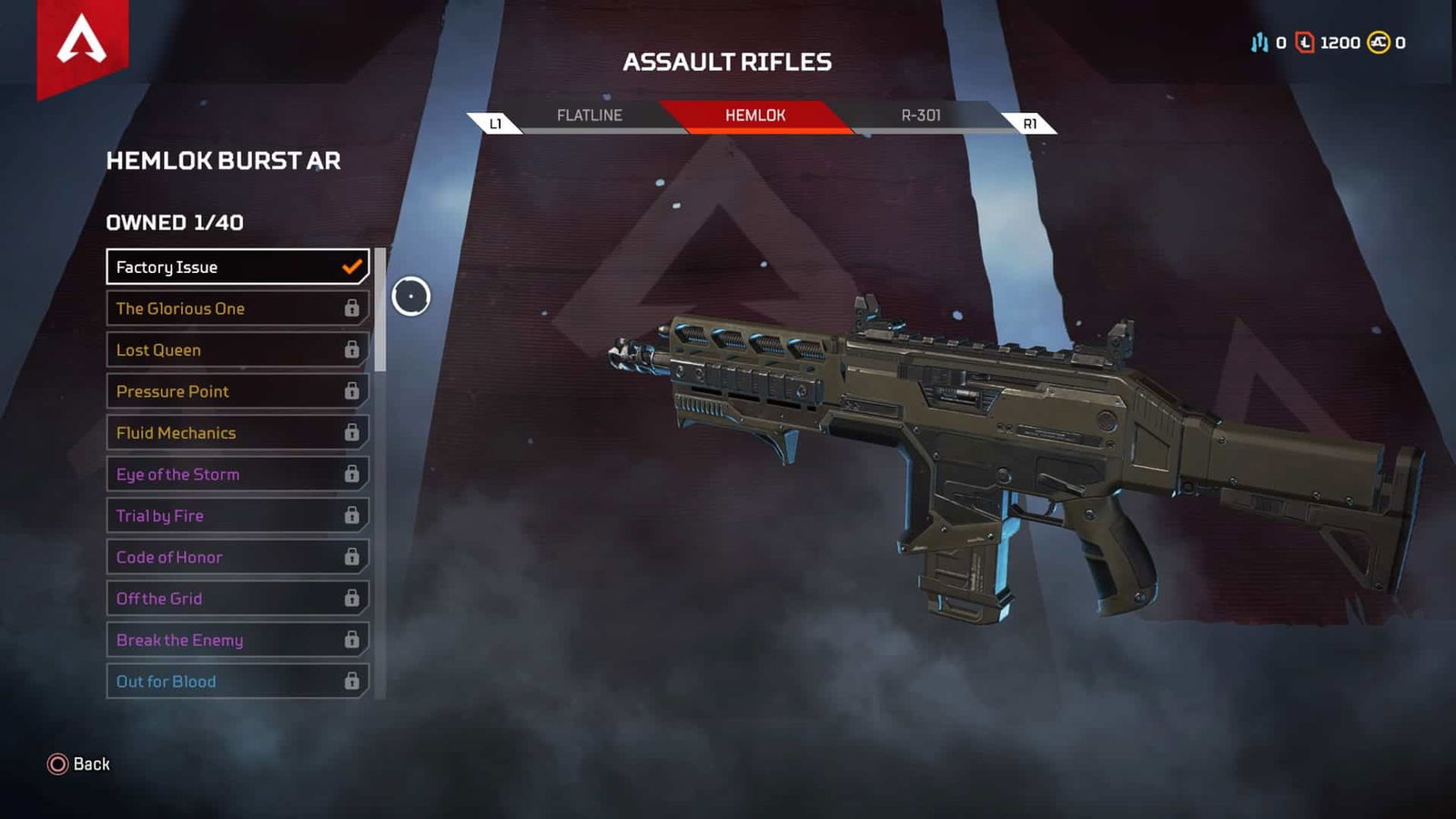Select the Eye of the Storm skin
This screenshot has height=819, width=1456.
(237, 474)
